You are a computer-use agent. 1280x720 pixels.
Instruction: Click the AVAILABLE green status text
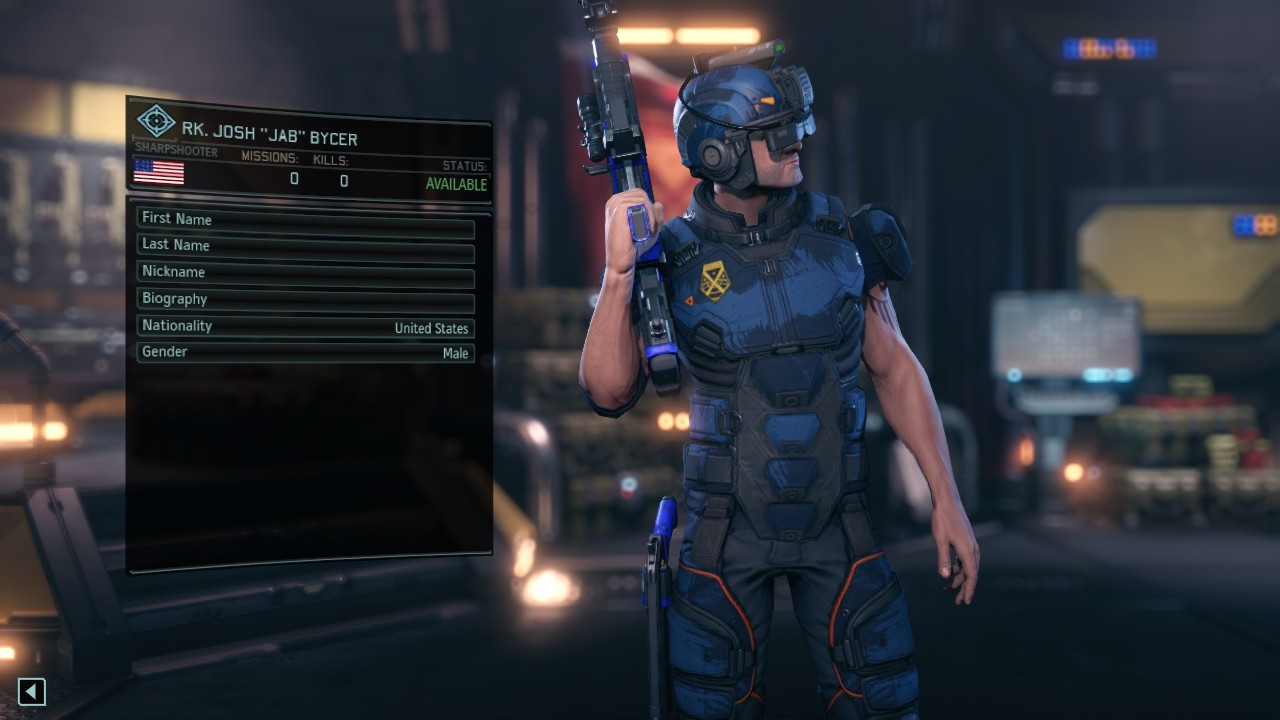(x=457, y=184)
